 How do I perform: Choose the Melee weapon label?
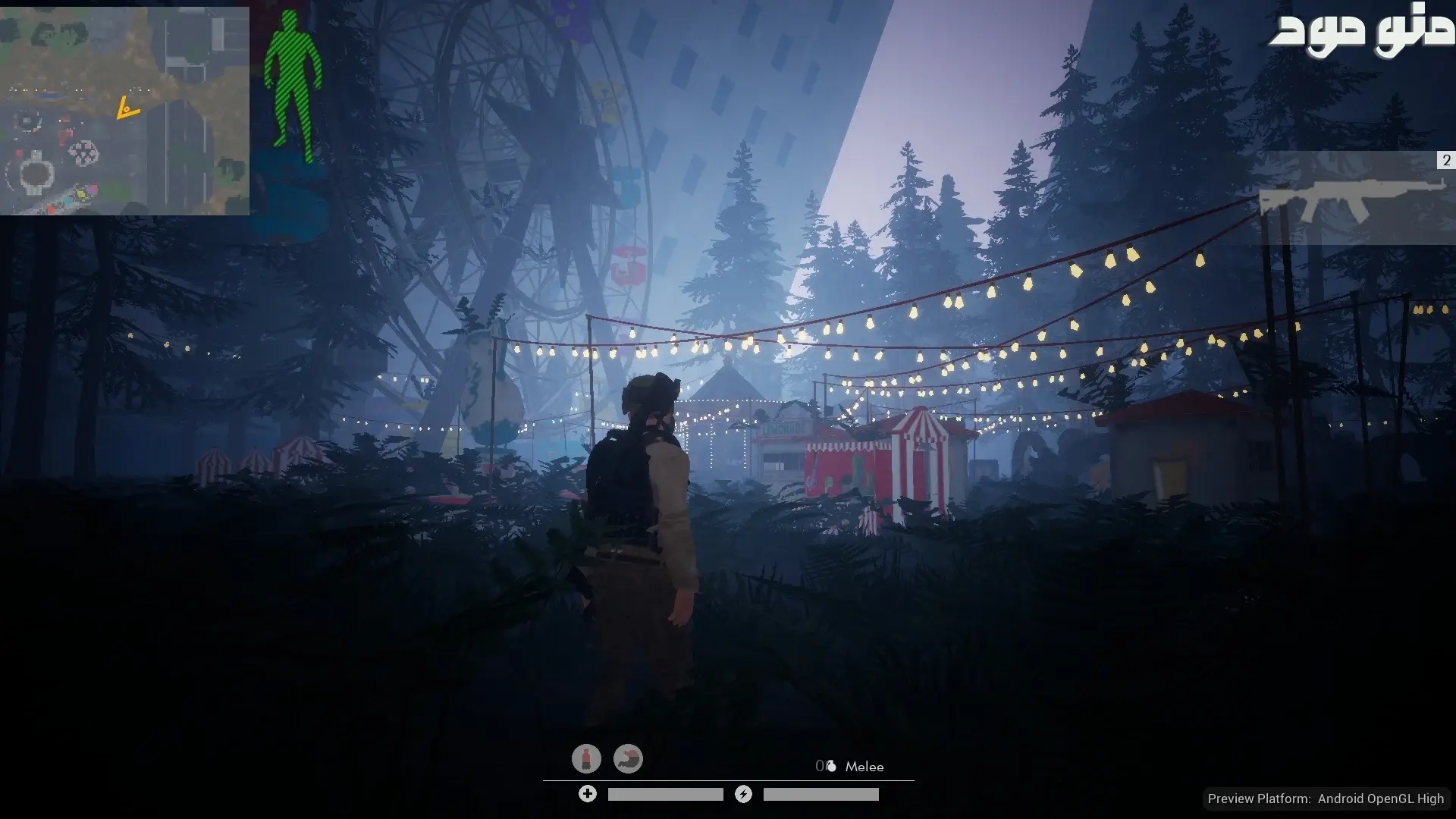[x=864, y=767]
